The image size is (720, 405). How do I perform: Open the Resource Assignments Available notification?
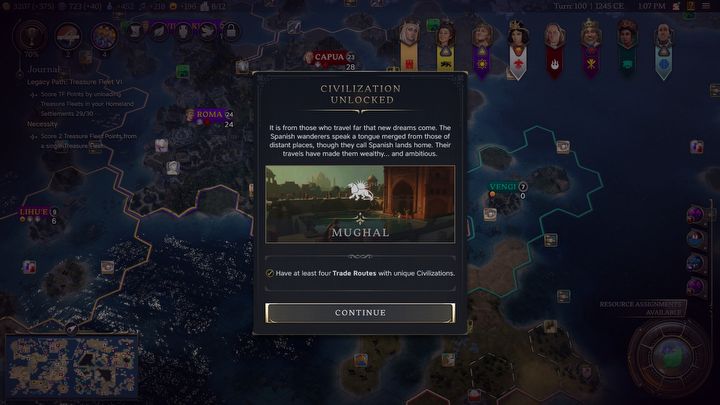(x=641, y=307)
